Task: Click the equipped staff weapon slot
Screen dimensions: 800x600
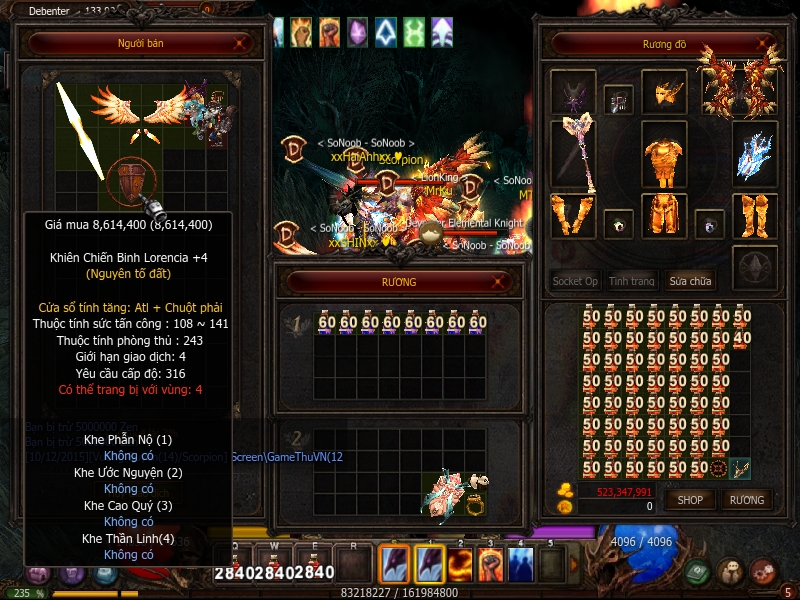Action: point(574,153)
